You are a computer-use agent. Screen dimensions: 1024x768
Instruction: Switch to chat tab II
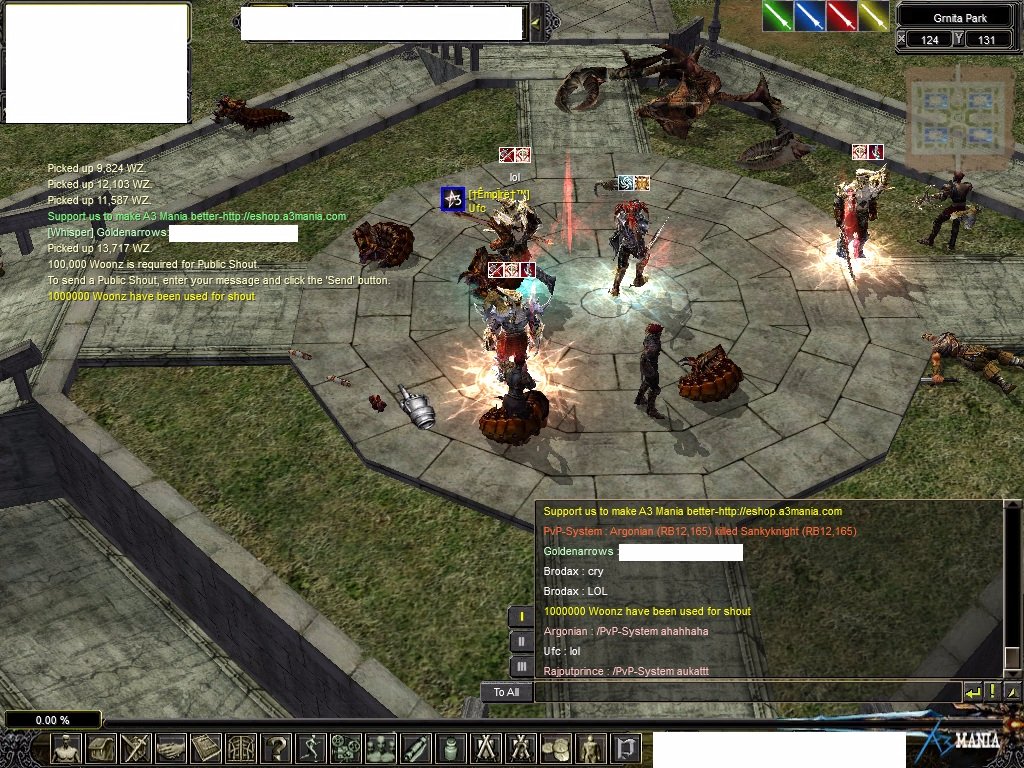tap(521, 642)
